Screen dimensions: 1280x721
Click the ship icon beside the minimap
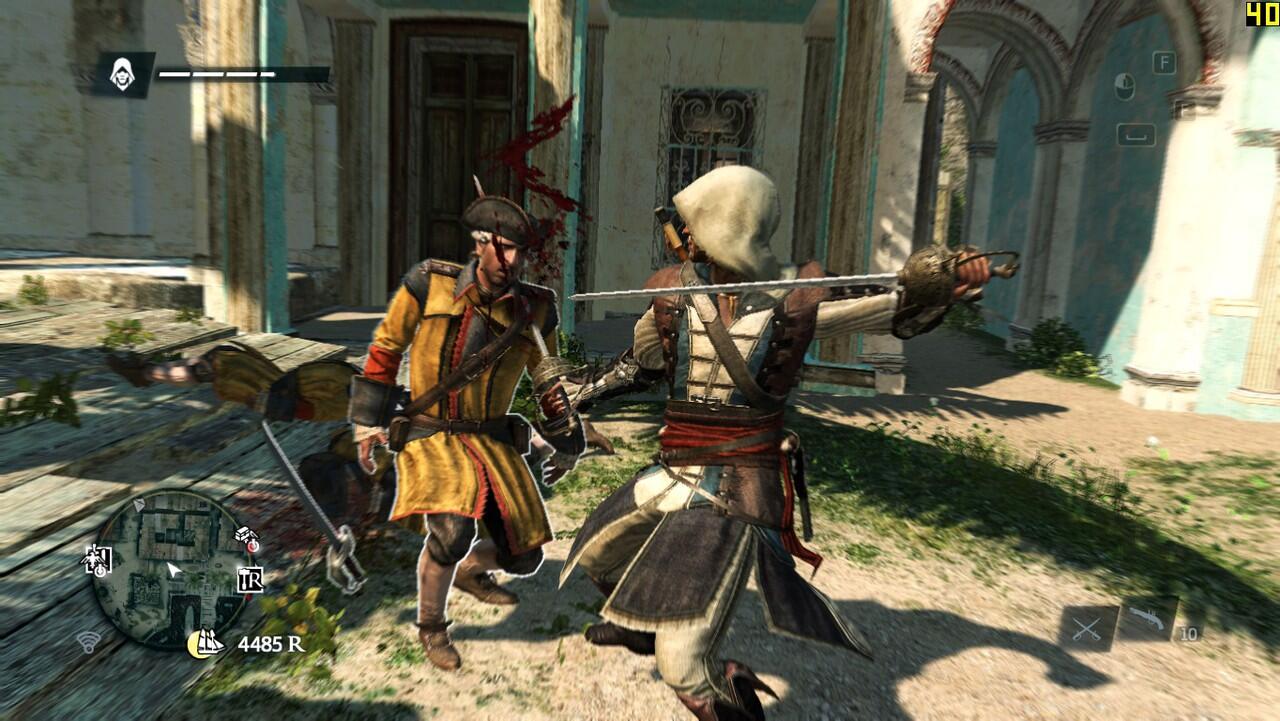[x=206, y=643]
